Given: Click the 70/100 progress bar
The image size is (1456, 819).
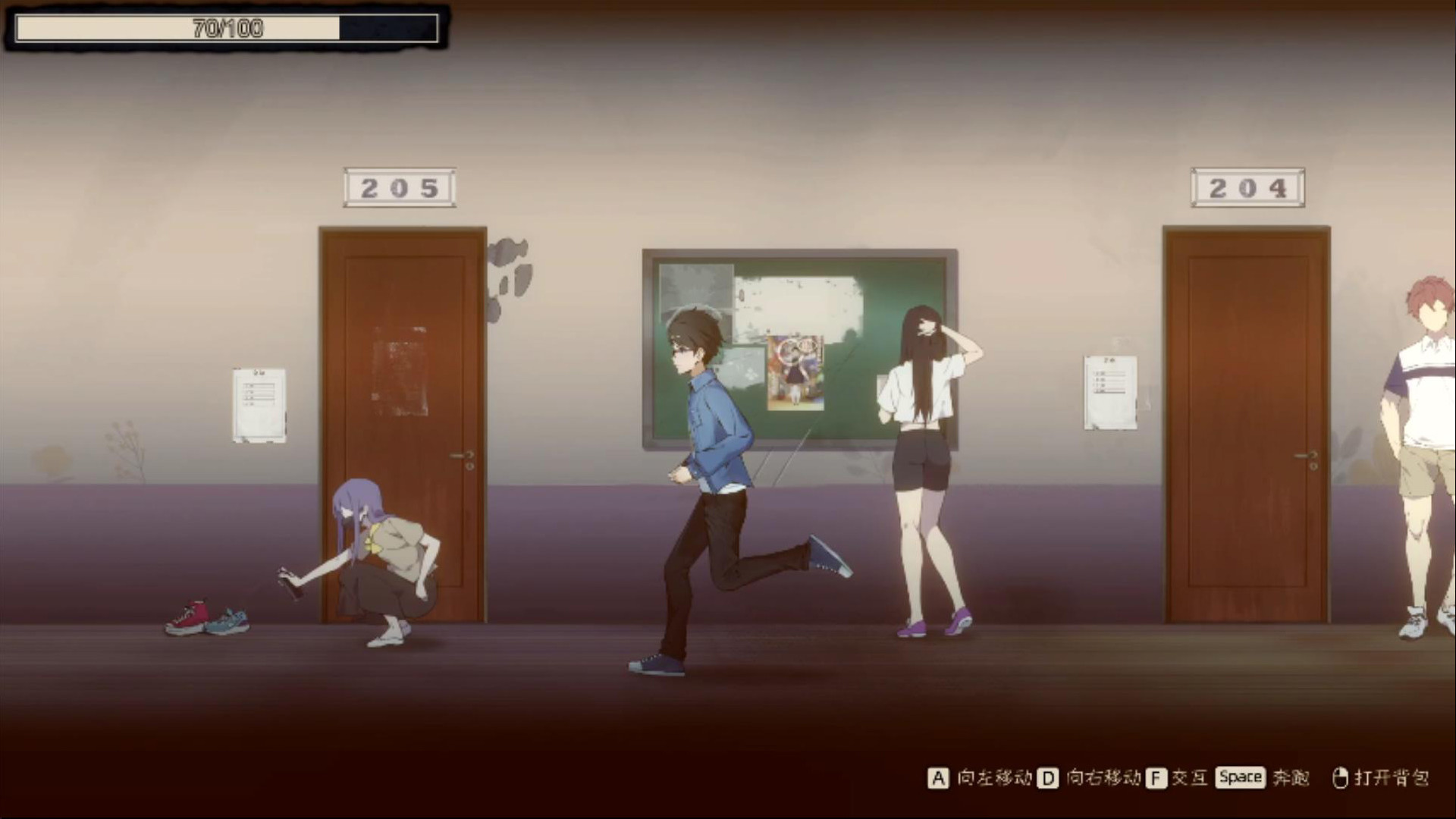Looking at the screenshot, I should pyautogui.click(x=224, y=29).
